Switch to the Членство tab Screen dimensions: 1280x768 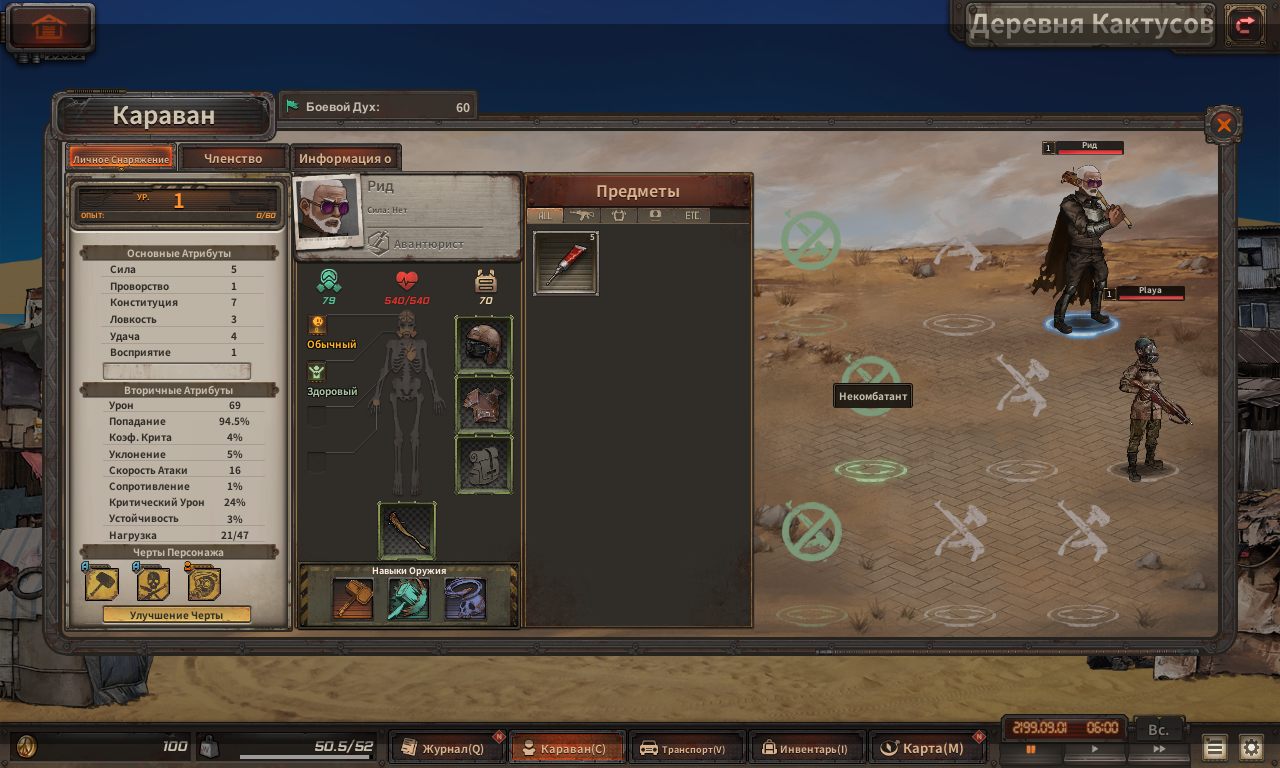click(x=233, y=158)
